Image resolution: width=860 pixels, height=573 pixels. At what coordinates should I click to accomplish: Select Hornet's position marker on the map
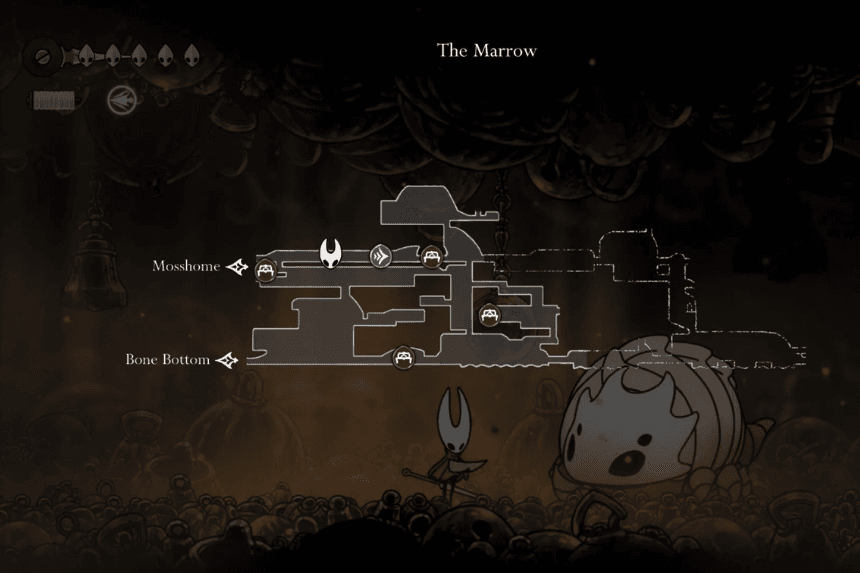331,254
